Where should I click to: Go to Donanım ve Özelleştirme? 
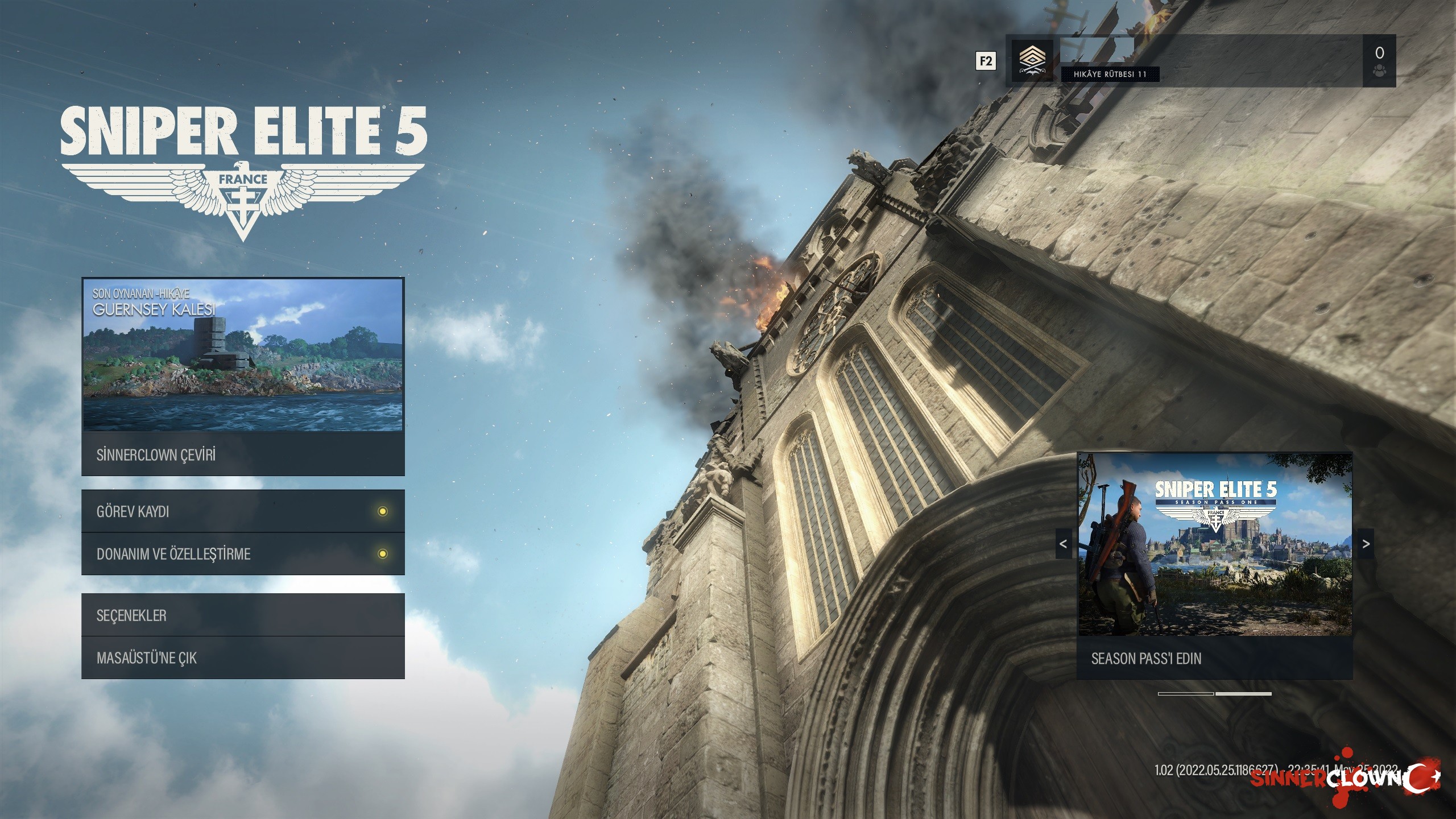(243, 554)
